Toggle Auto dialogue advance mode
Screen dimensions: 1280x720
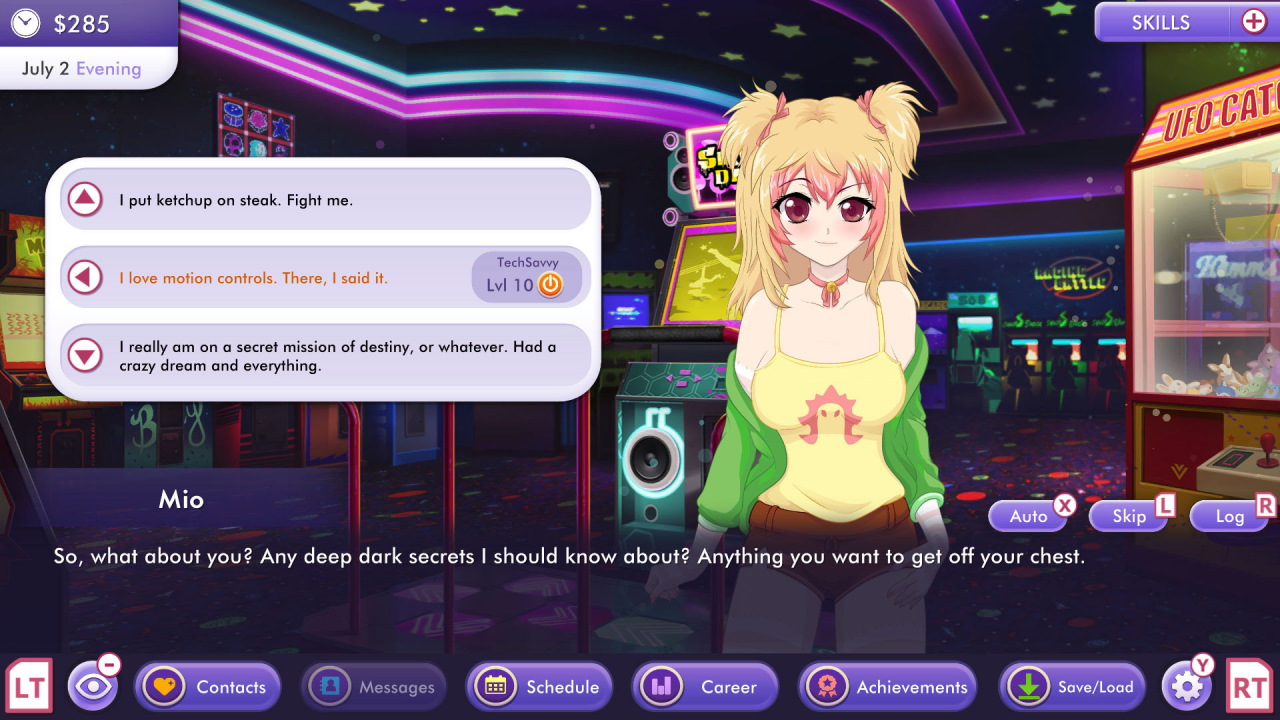[1028, 515]
